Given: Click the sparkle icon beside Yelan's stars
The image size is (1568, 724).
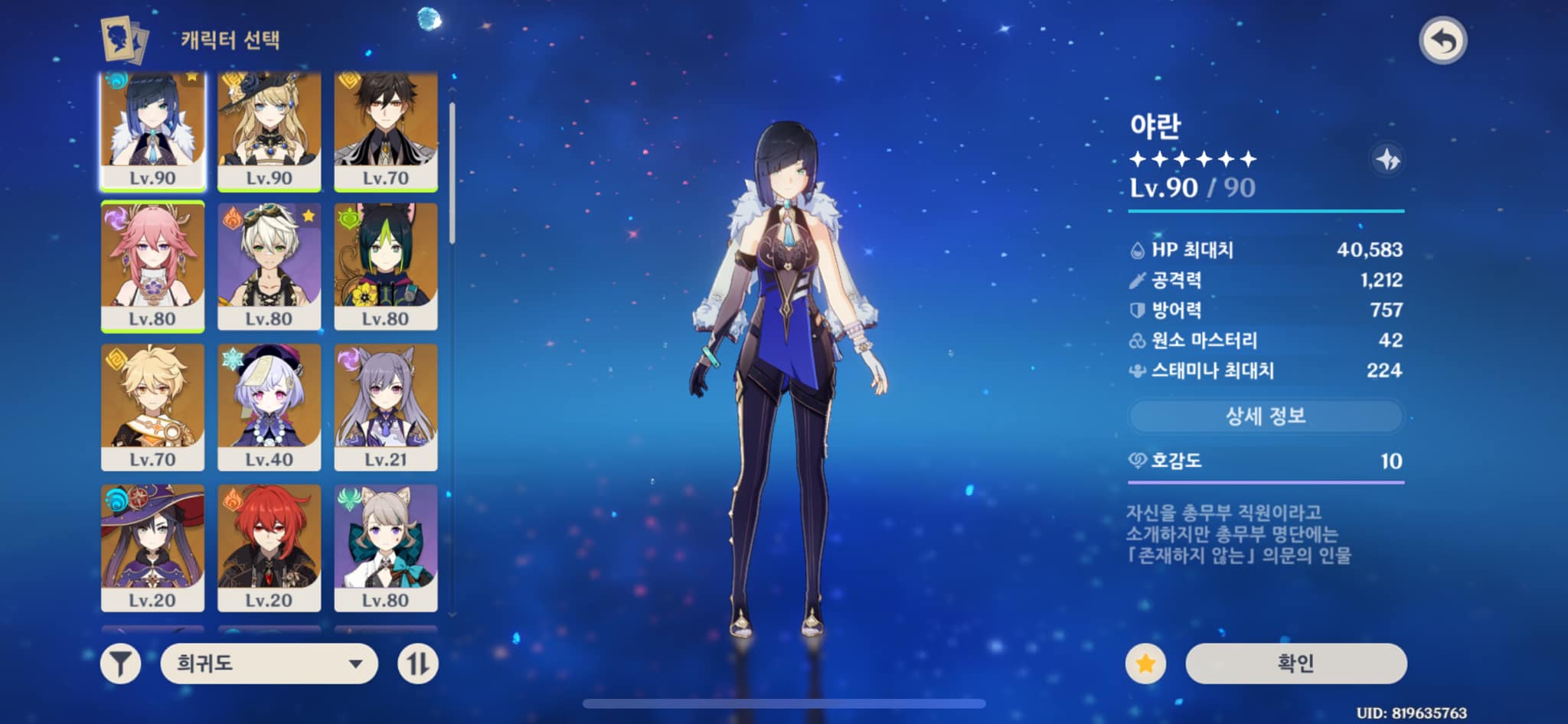Looking at the screenshot, I should (x=1387, y=160).
